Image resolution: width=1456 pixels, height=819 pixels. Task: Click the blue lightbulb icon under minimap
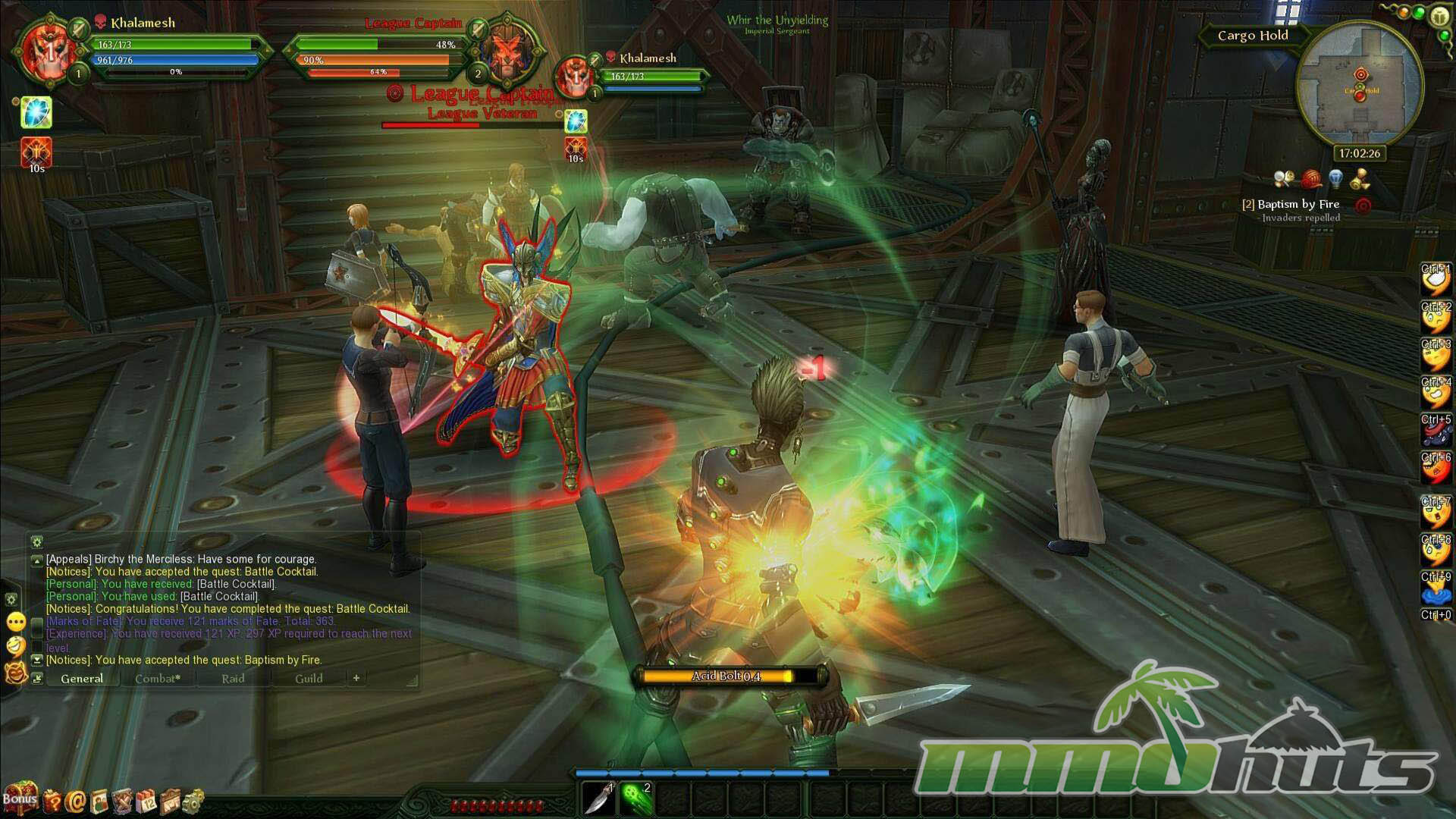[1336, 180]
